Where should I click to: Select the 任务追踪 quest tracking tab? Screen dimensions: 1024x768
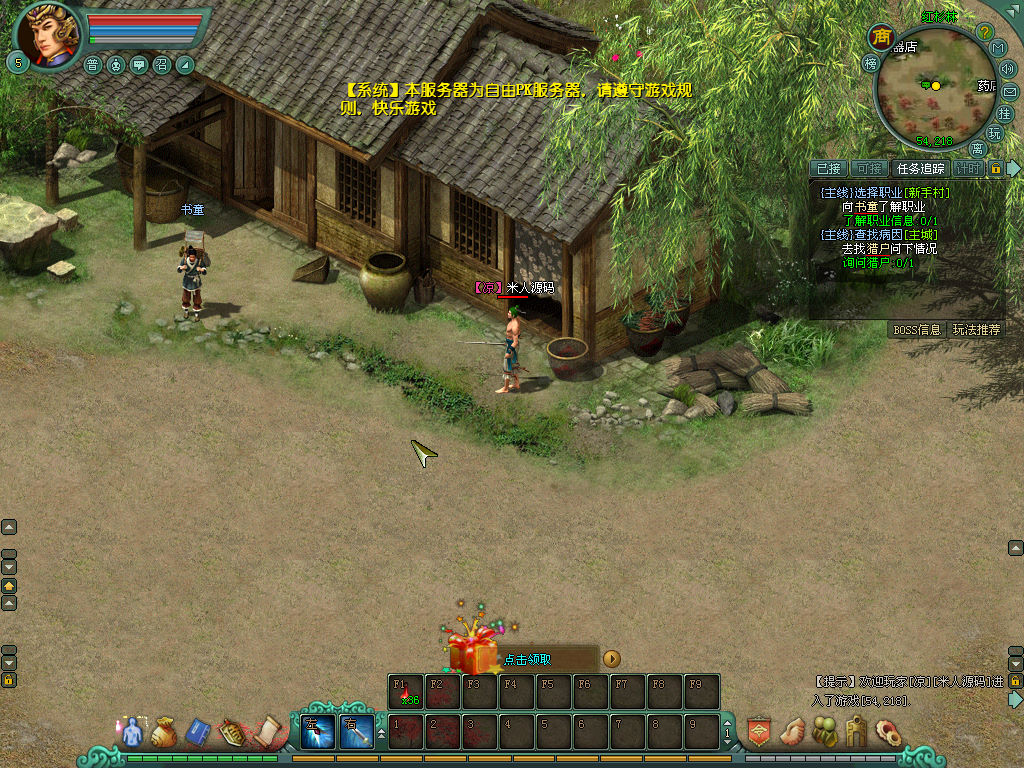click(x=920, y=169)
